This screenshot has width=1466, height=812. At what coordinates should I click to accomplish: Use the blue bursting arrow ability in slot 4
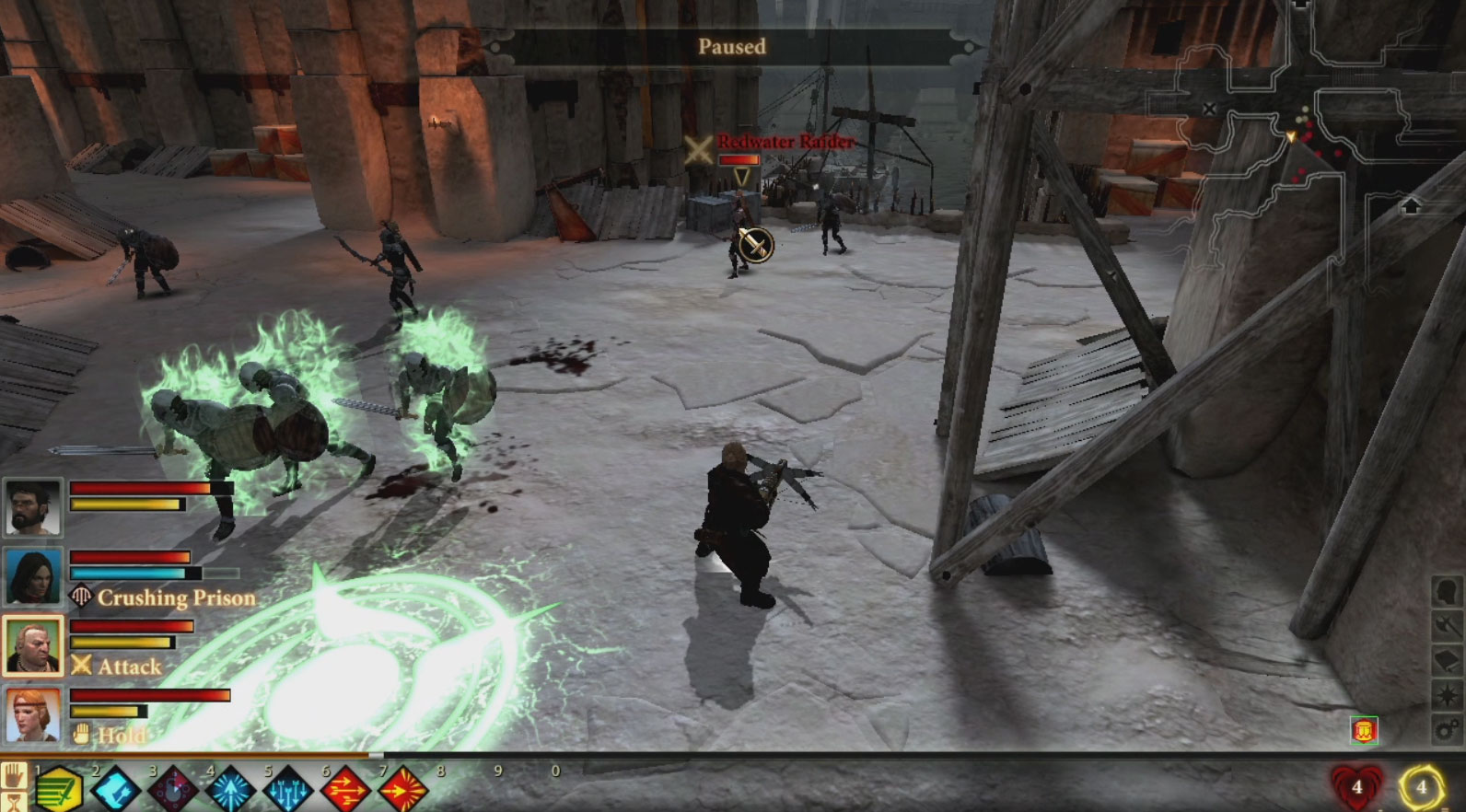(231, 790)
